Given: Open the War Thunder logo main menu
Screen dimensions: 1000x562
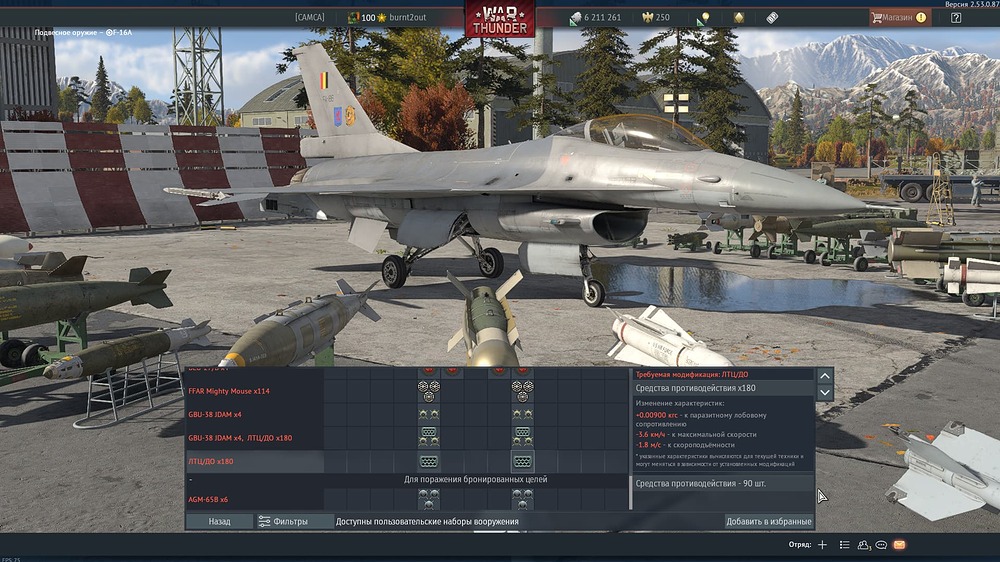Looking at the screenshot, I should click(x=499, y=18).
